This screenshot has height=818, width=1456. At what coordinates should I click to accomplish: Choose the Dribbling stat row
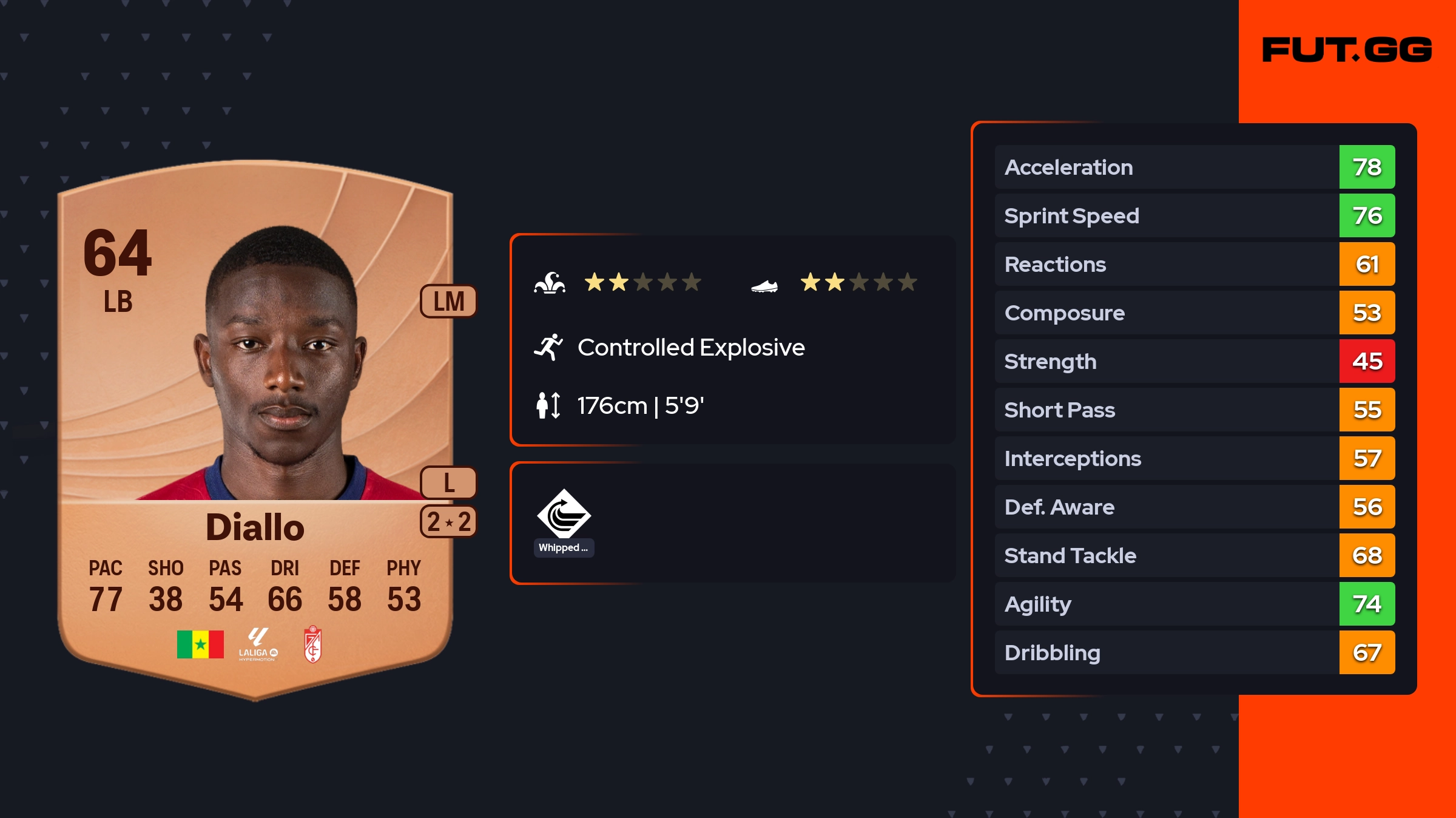(x=1194, y=652)
